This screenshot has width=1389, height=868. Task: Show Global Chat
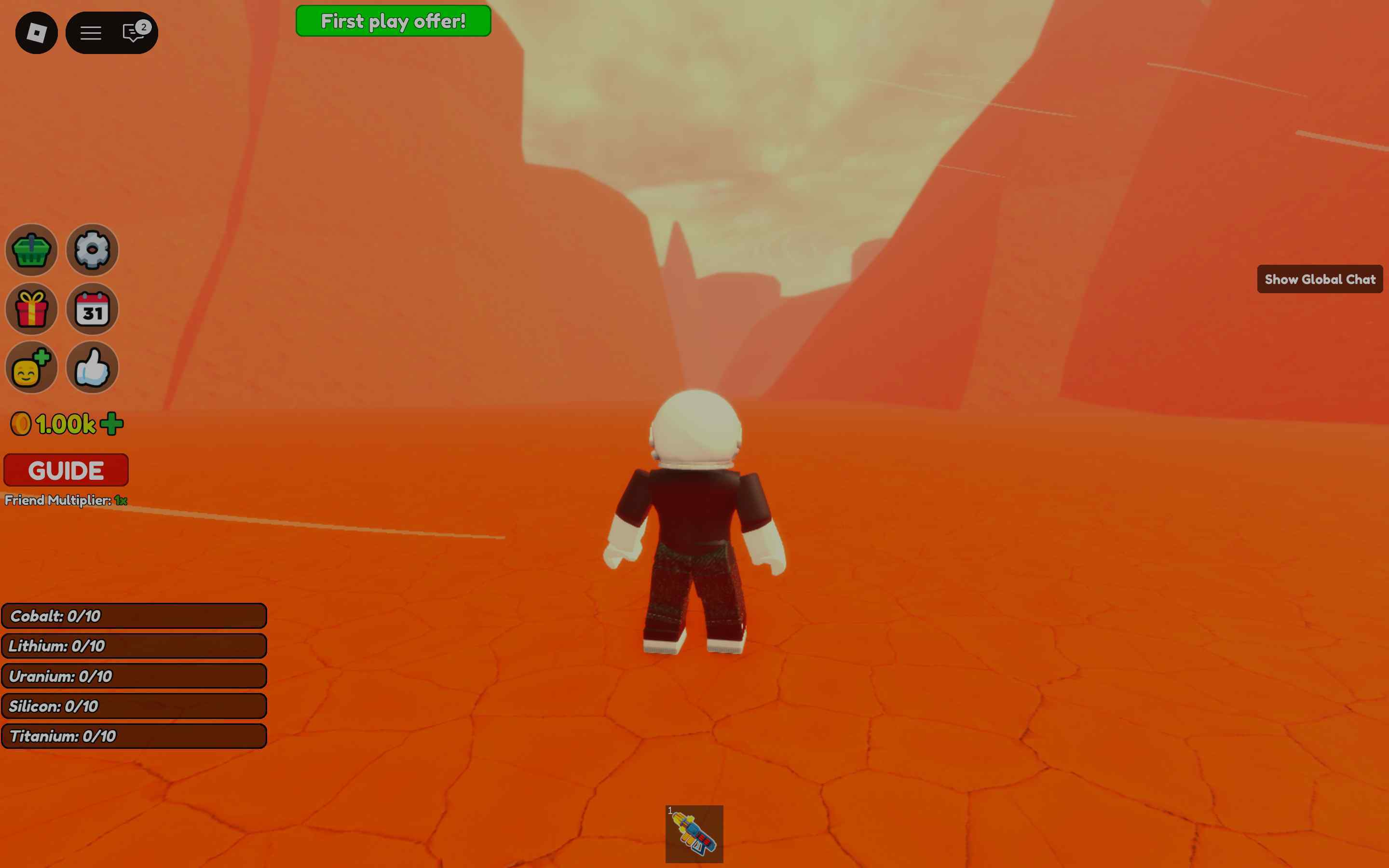(1320, 280)
